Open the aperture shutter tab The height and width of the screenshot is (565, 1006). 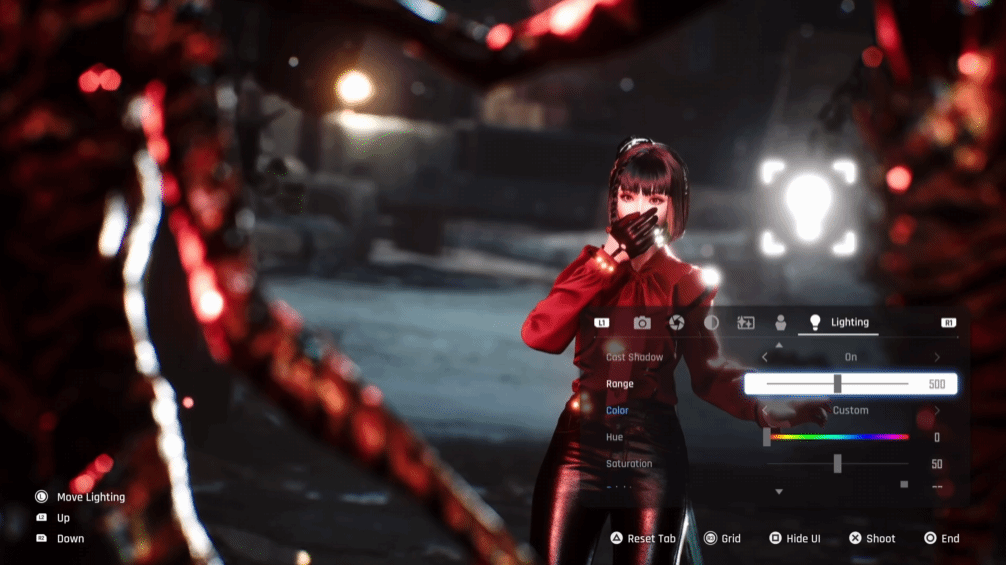tap(677, 323)
